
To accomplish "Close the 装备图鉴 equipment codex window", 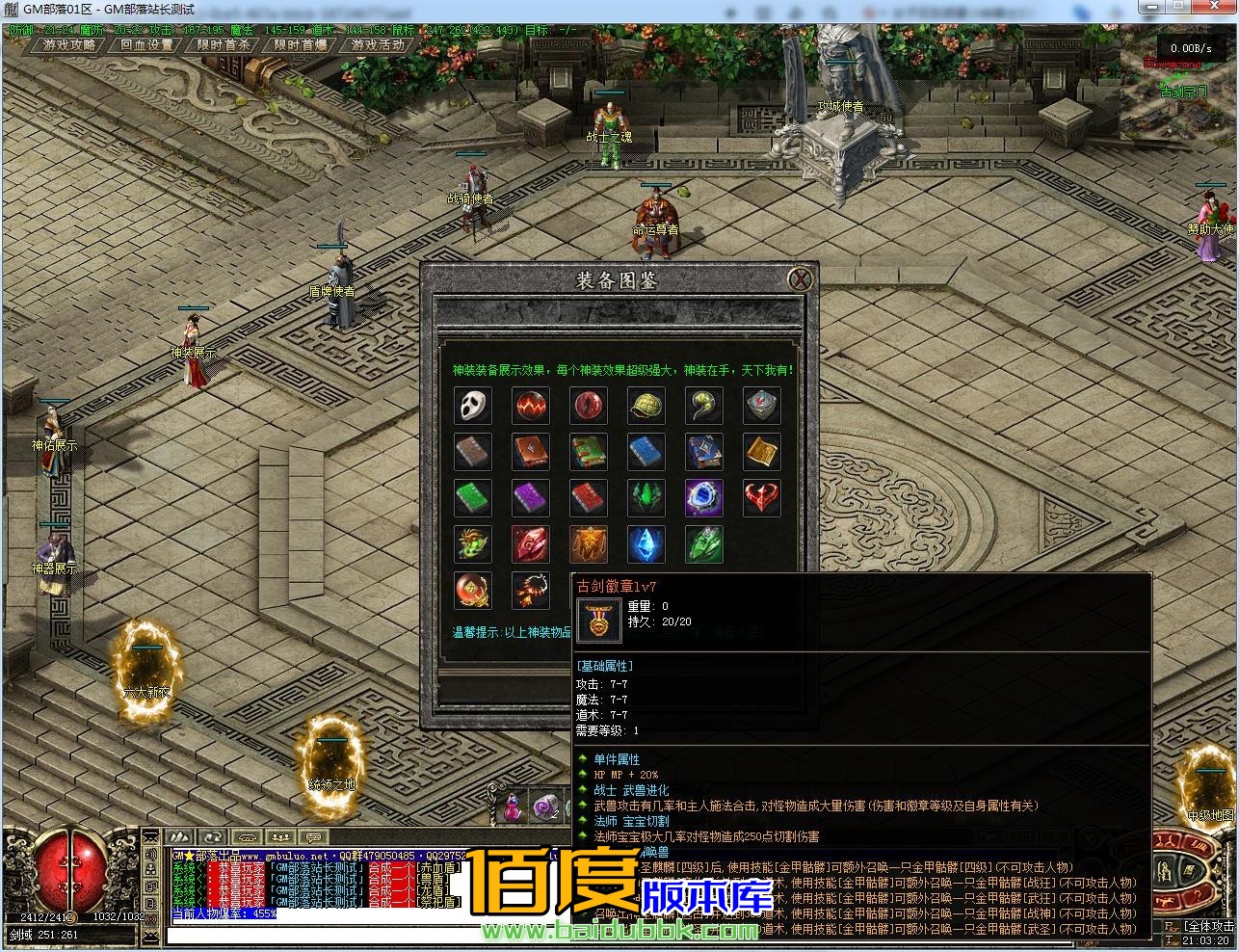I will [x=800, y=280].
